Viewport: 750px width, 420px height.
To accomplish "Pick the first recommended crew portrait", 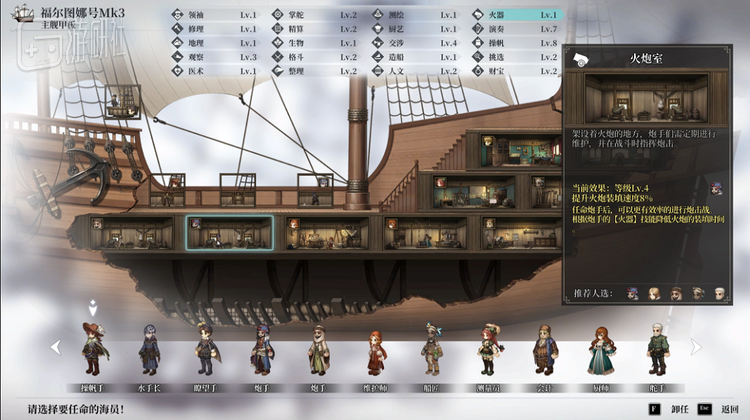I will click(x=633, y=293).
